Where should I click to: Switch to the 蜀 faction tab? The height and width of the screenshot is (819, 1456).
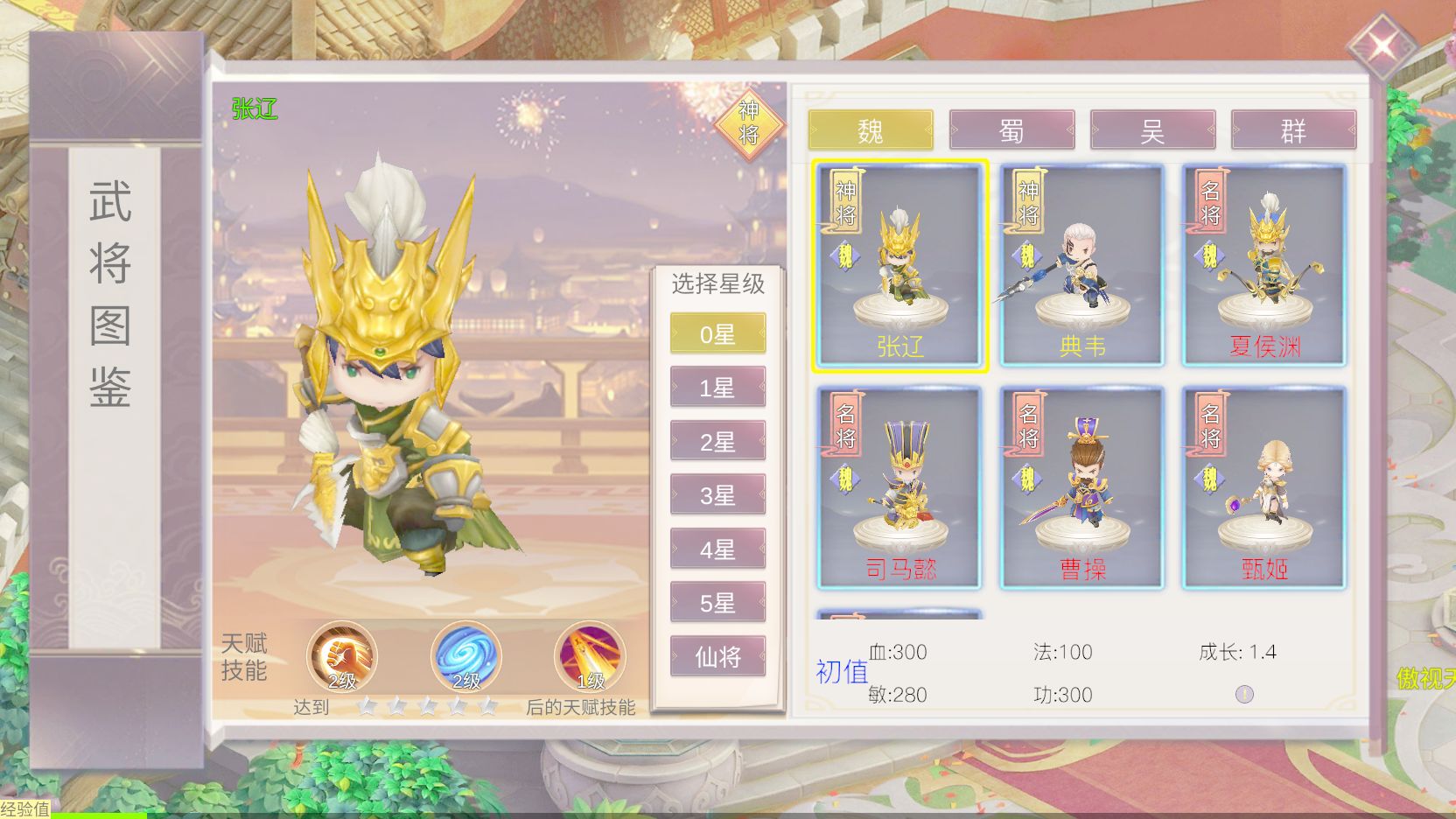coord(1011,129)
